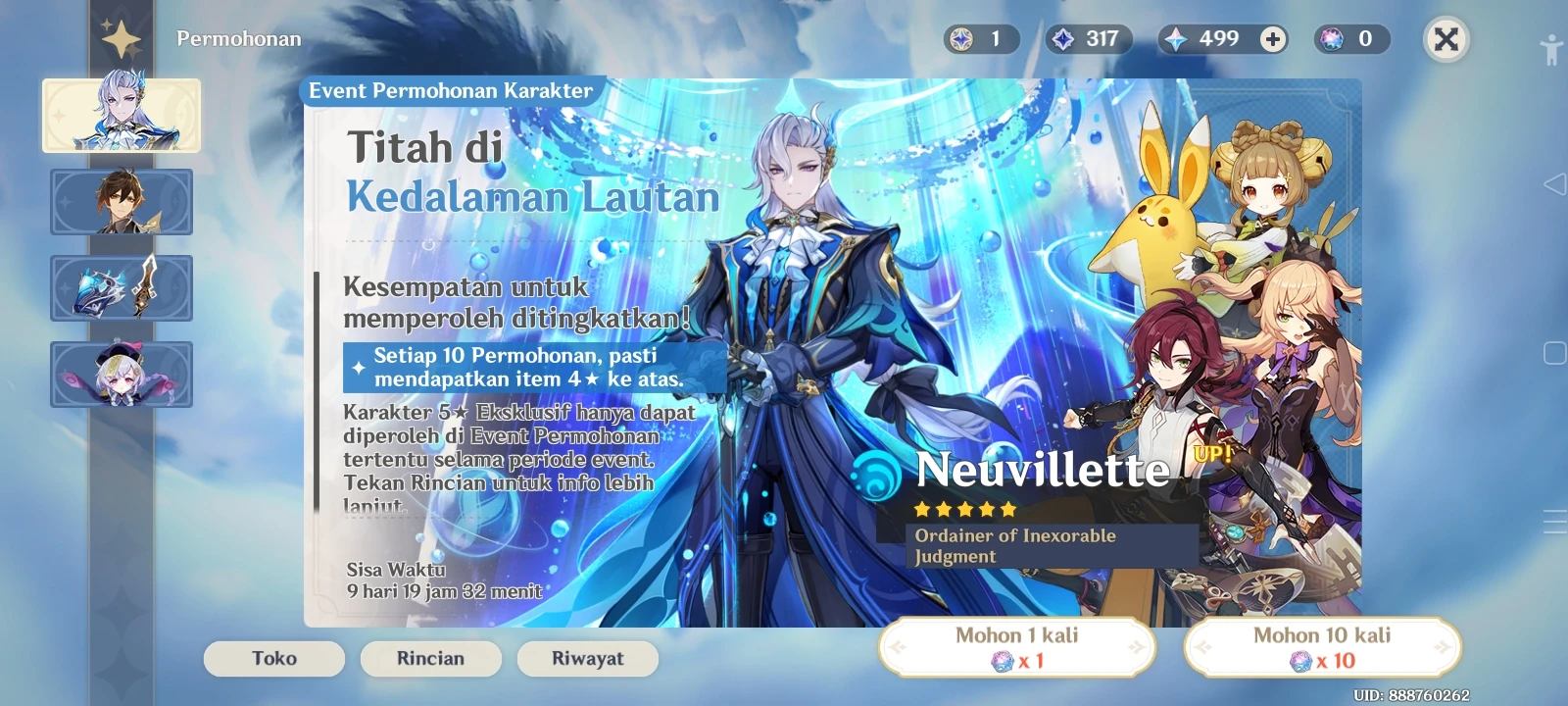Image resolution: width=1568 pixels, height=706 pixels.
Task: Switch to the Zhongli character banner tab
Action: (x=122, y=203)
